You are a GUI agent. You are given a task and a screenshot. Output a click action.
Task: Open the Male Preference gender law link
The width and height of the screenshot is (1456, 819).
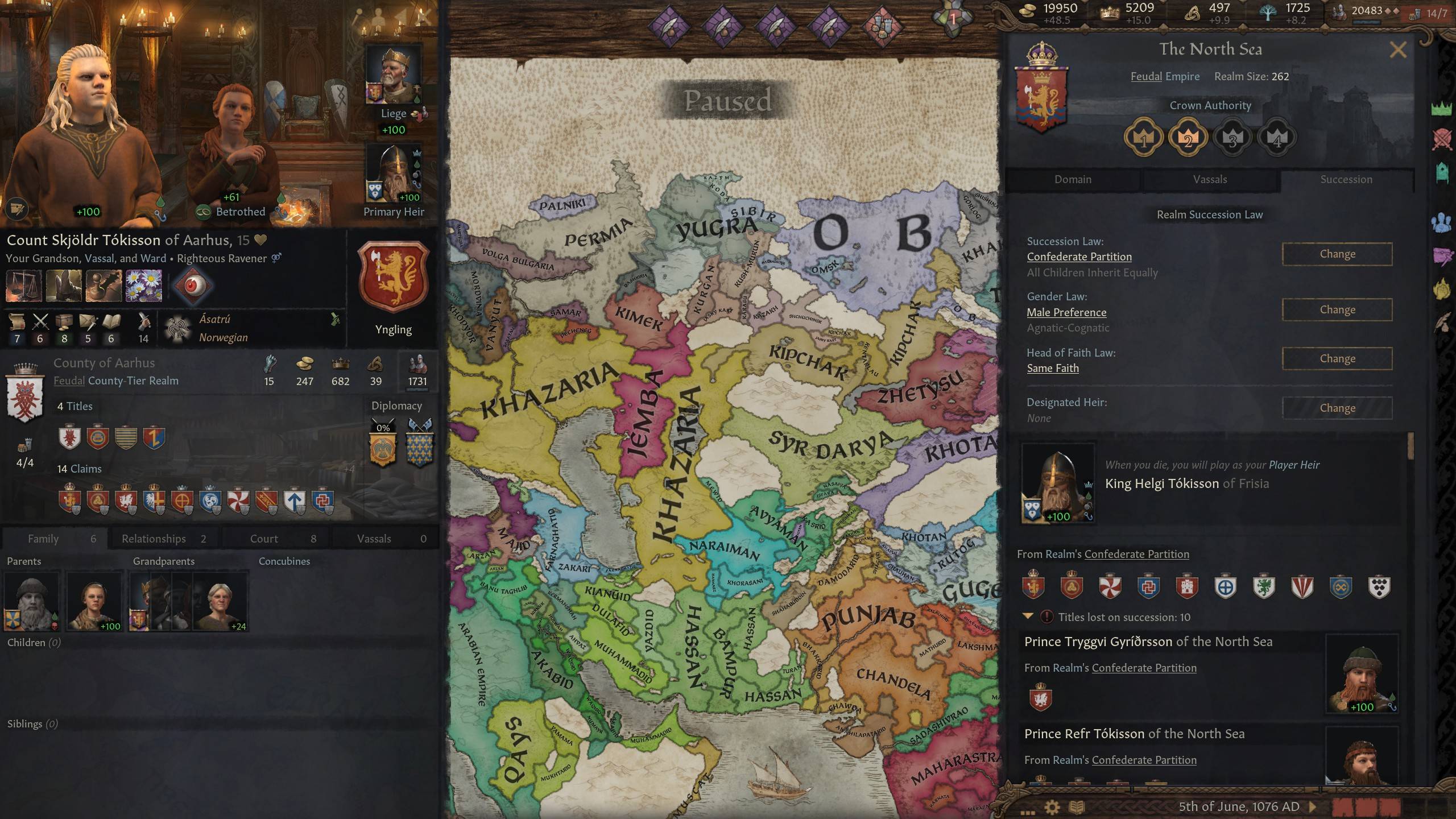pos(1066,312)
